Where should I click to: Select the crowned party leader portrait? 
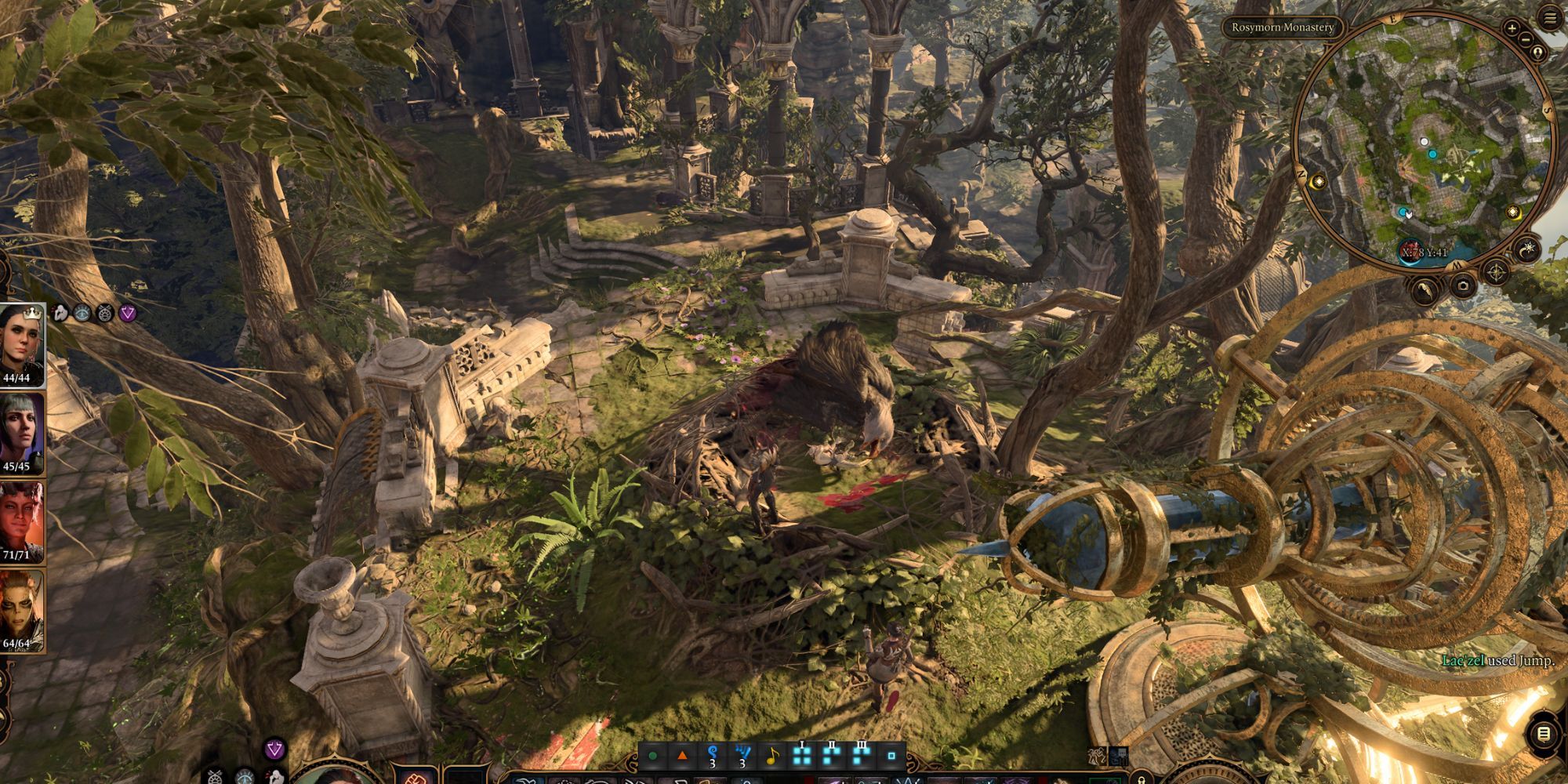point(22,345)
